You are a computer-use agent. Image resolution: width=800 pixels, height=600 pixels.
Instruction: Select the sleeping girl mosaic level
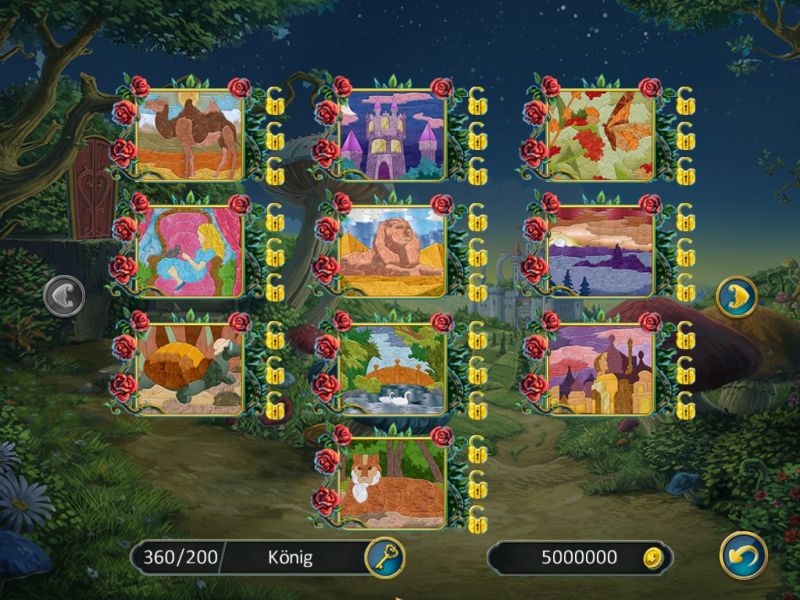click(x=189, y=252)
